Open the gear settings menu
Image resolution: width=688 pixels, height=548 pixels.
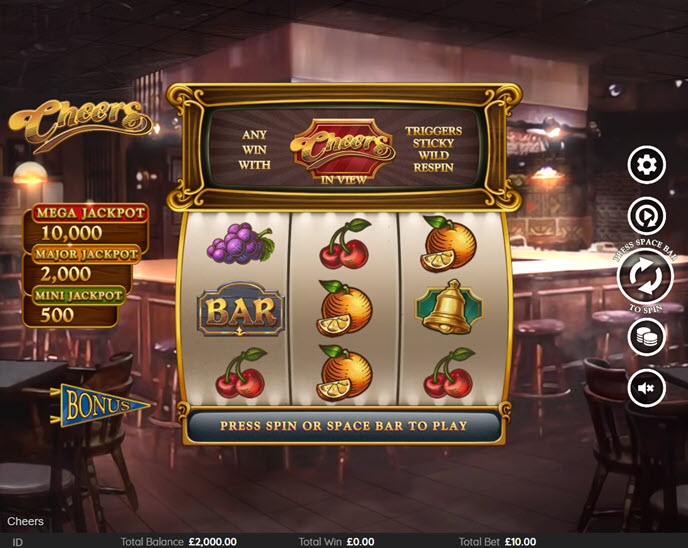[x=646, y=164]
